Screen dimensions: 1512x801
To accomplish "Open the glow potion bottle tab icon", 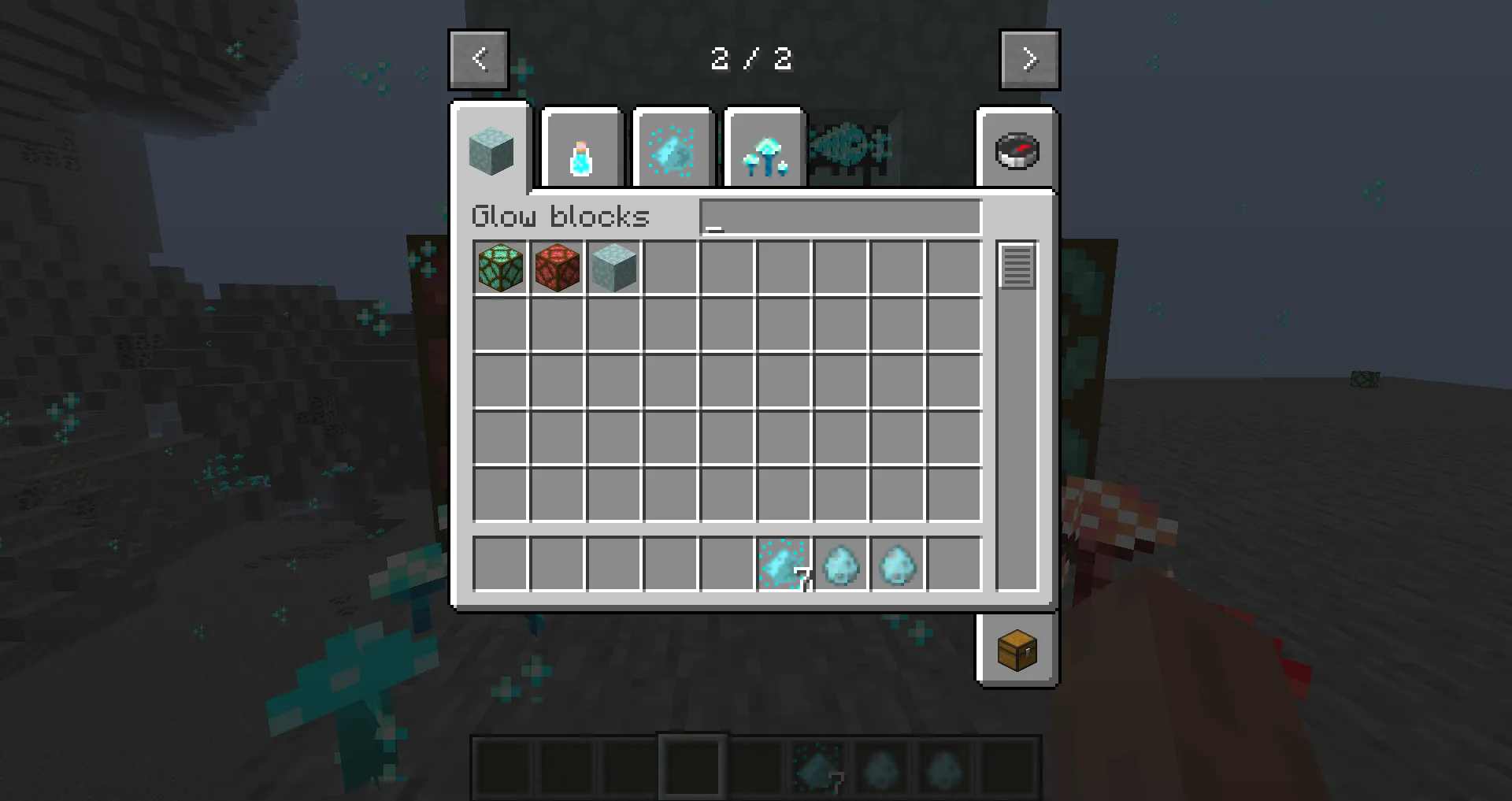I will click(582, 148).
